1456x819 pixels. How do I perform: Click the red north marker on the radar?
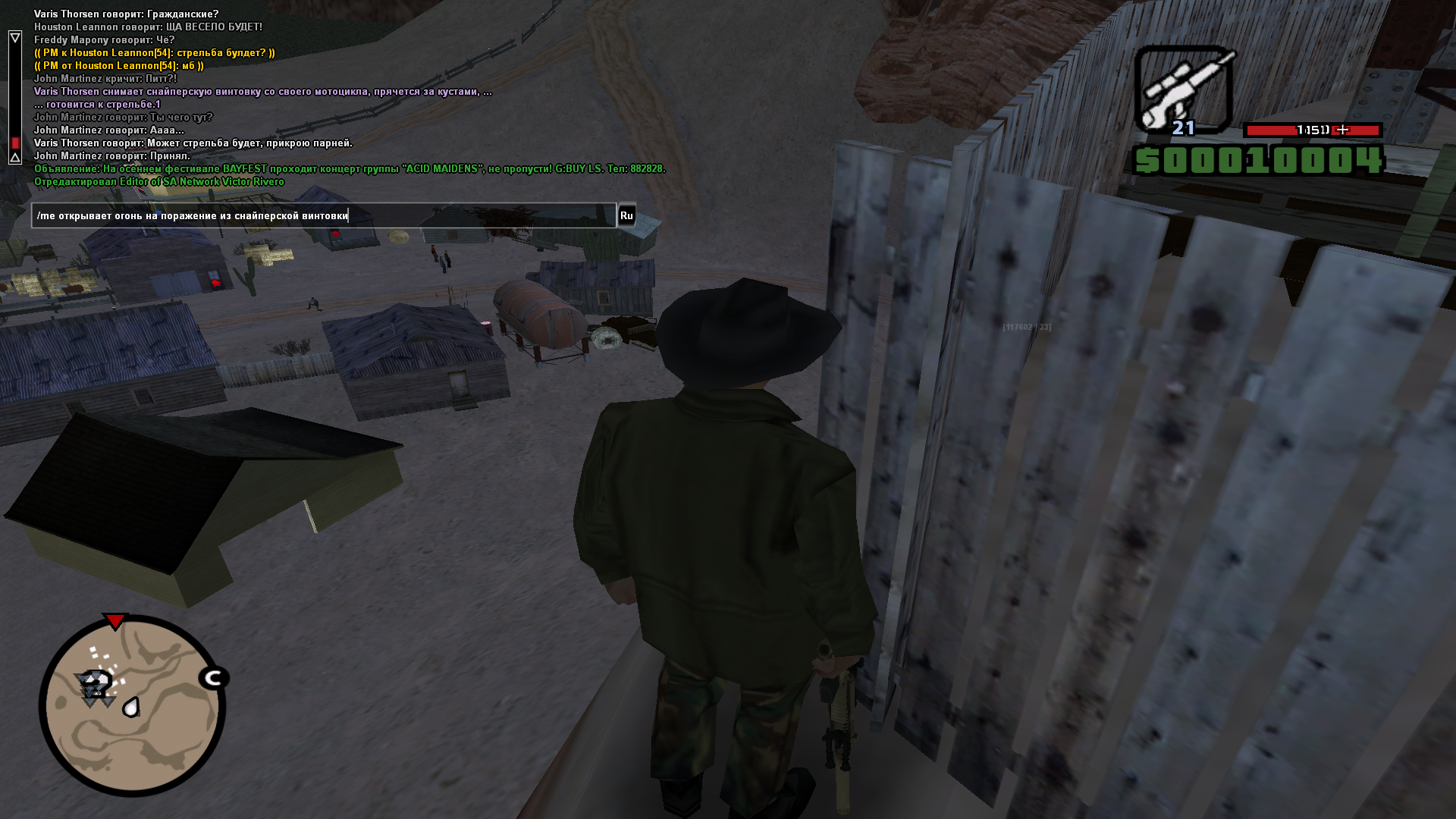click(115, 622)
